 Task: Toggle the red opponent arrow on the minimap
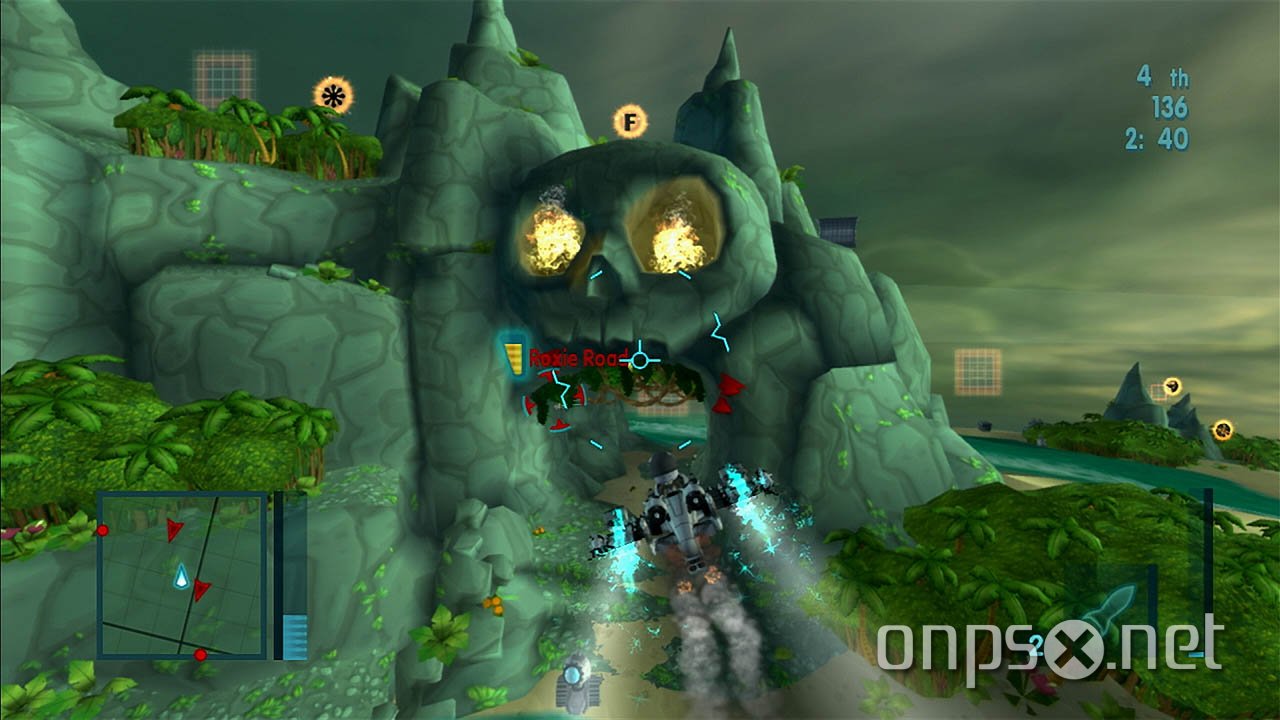(x=174, y=530)
